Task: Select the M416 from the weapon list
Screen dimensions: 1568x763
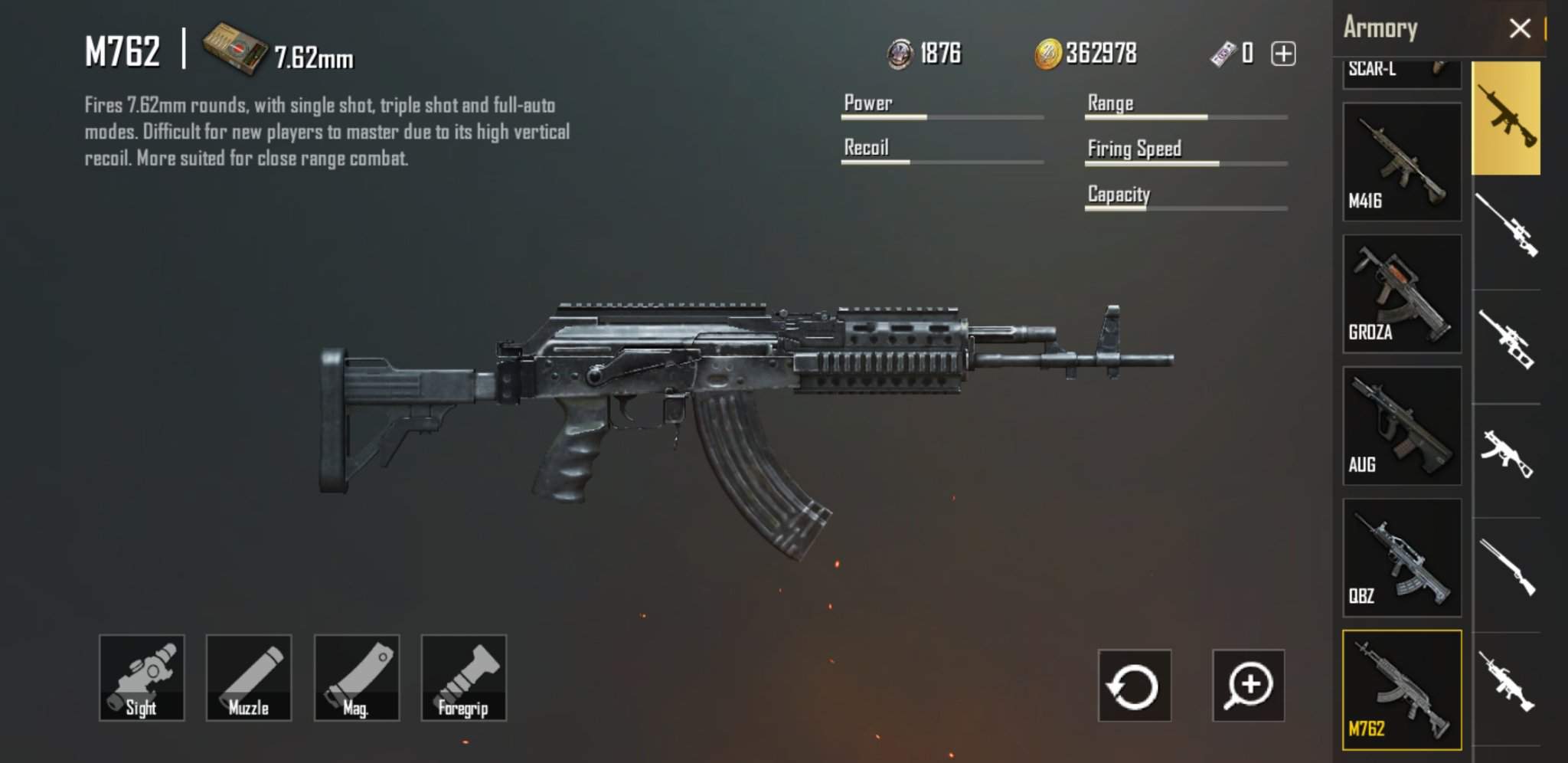Action: [1402, 162]
